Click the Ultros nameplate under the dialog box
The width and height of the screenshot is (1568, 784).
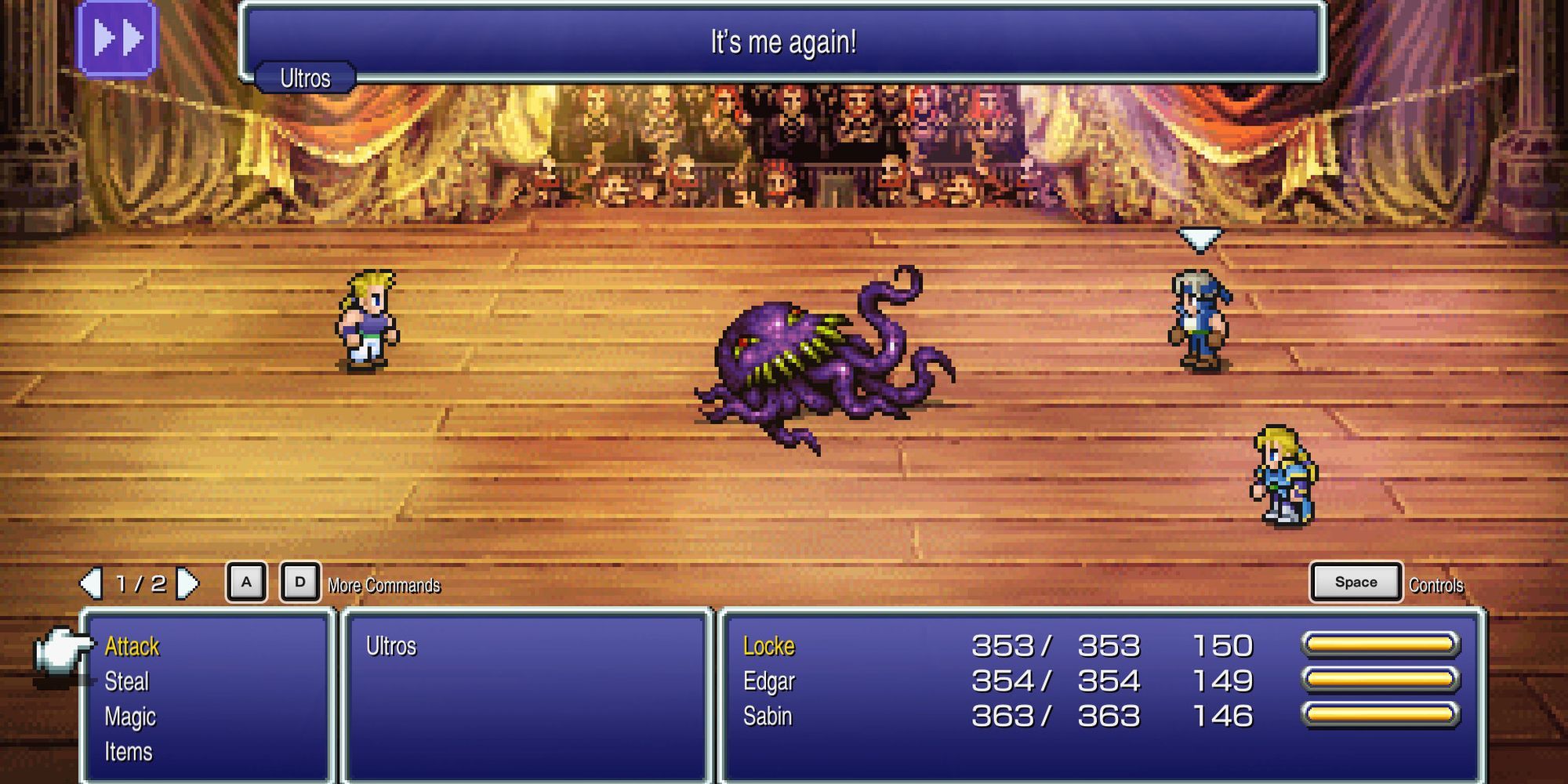(306, 77)
